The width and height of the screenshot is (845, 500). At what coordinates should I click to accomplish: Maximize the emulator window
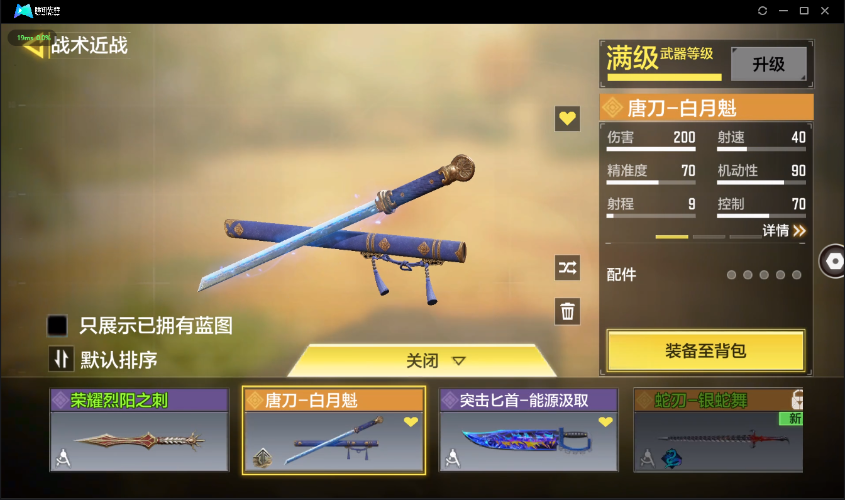[804, 10]
